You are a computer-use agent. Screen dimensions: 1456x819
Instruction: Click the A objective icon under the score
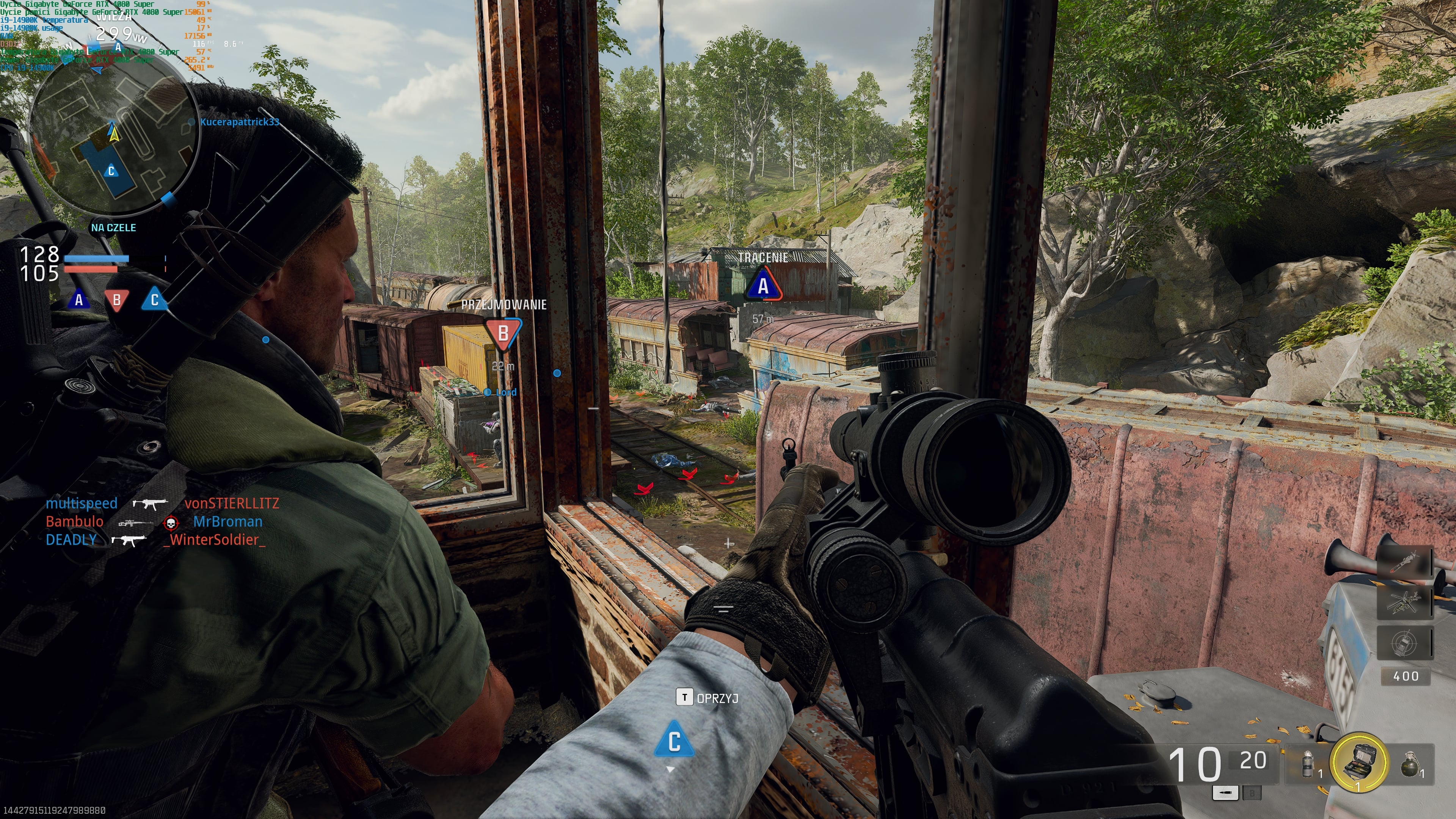click(x=79, y=300)
